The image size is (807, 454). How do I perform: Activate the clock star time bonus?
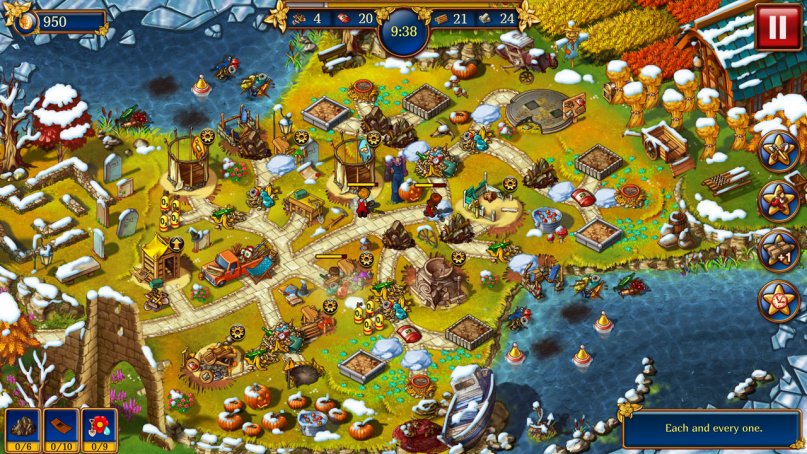click(x=777, y=300)
